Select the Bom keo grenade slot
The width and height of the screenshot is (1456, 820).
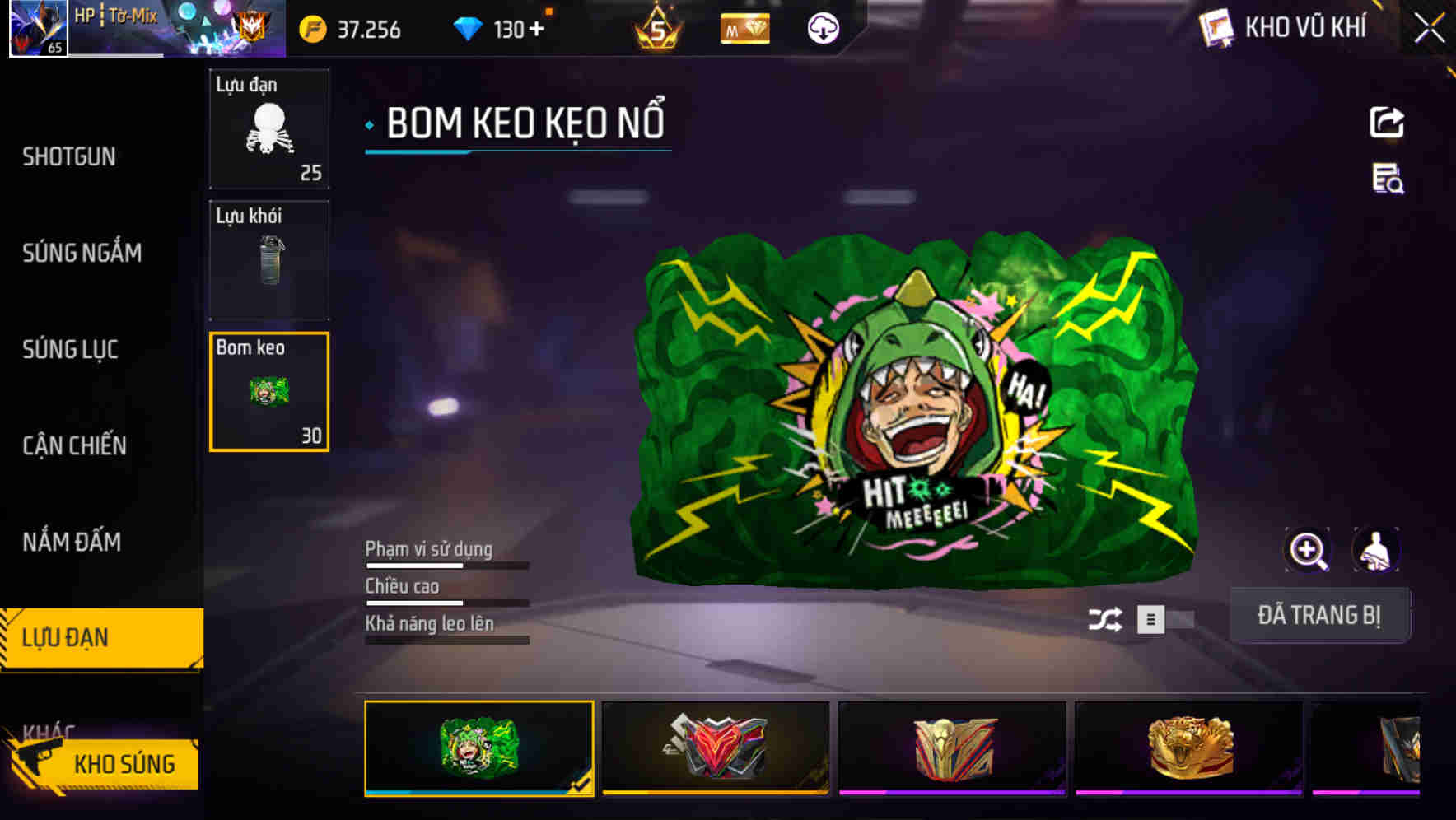click(x=269, y=391)
